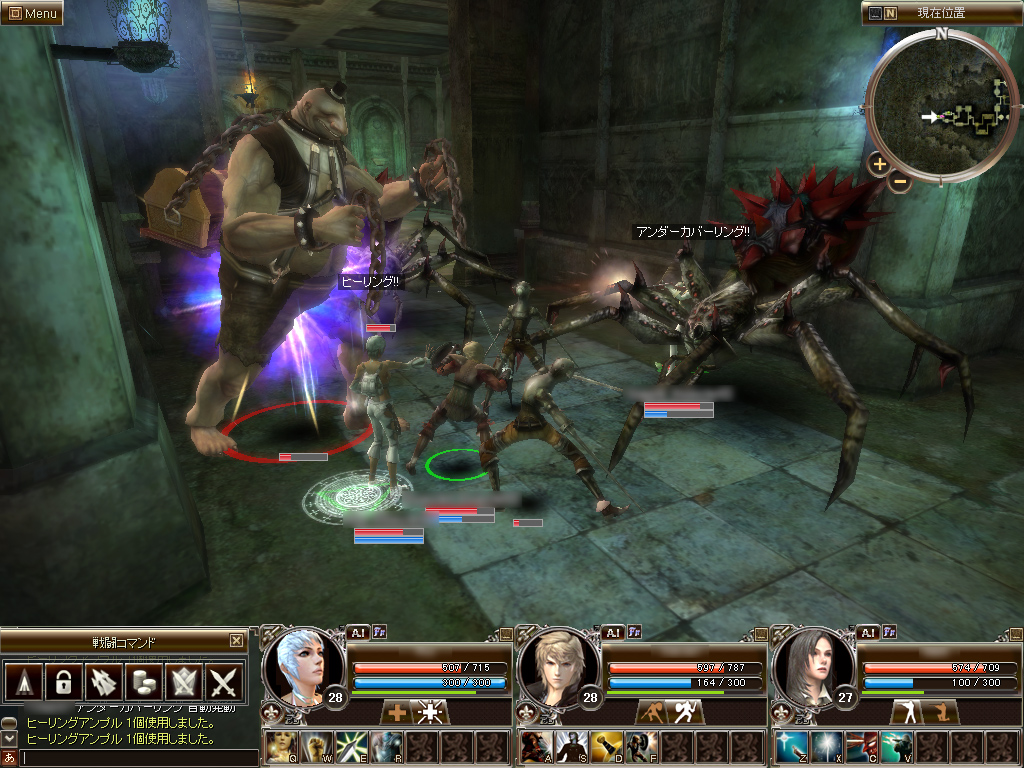Zoom in on the minimap

(x=878, y=164)
